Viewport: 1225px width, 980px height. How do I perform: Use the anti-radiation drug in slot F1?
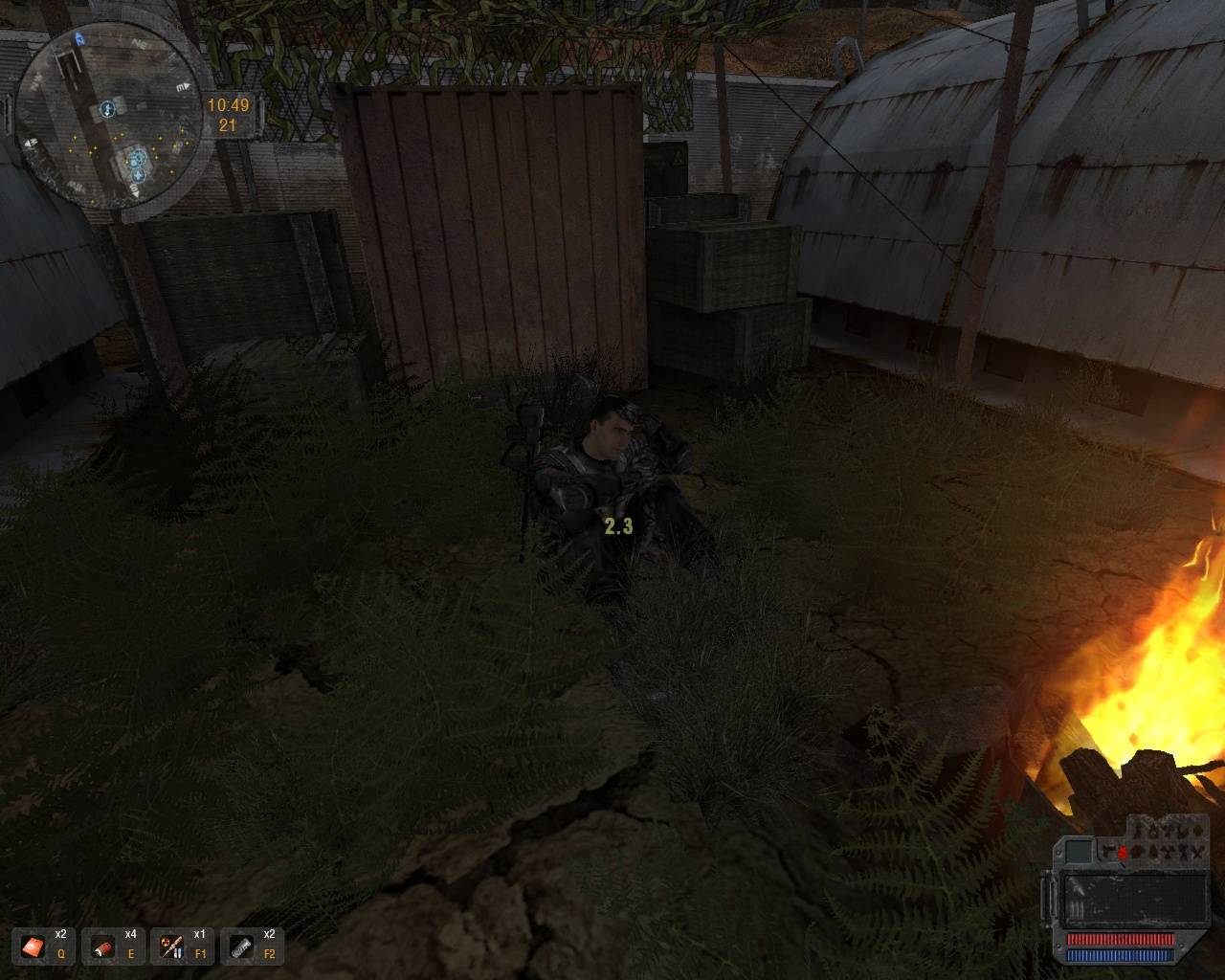point(174,947)
